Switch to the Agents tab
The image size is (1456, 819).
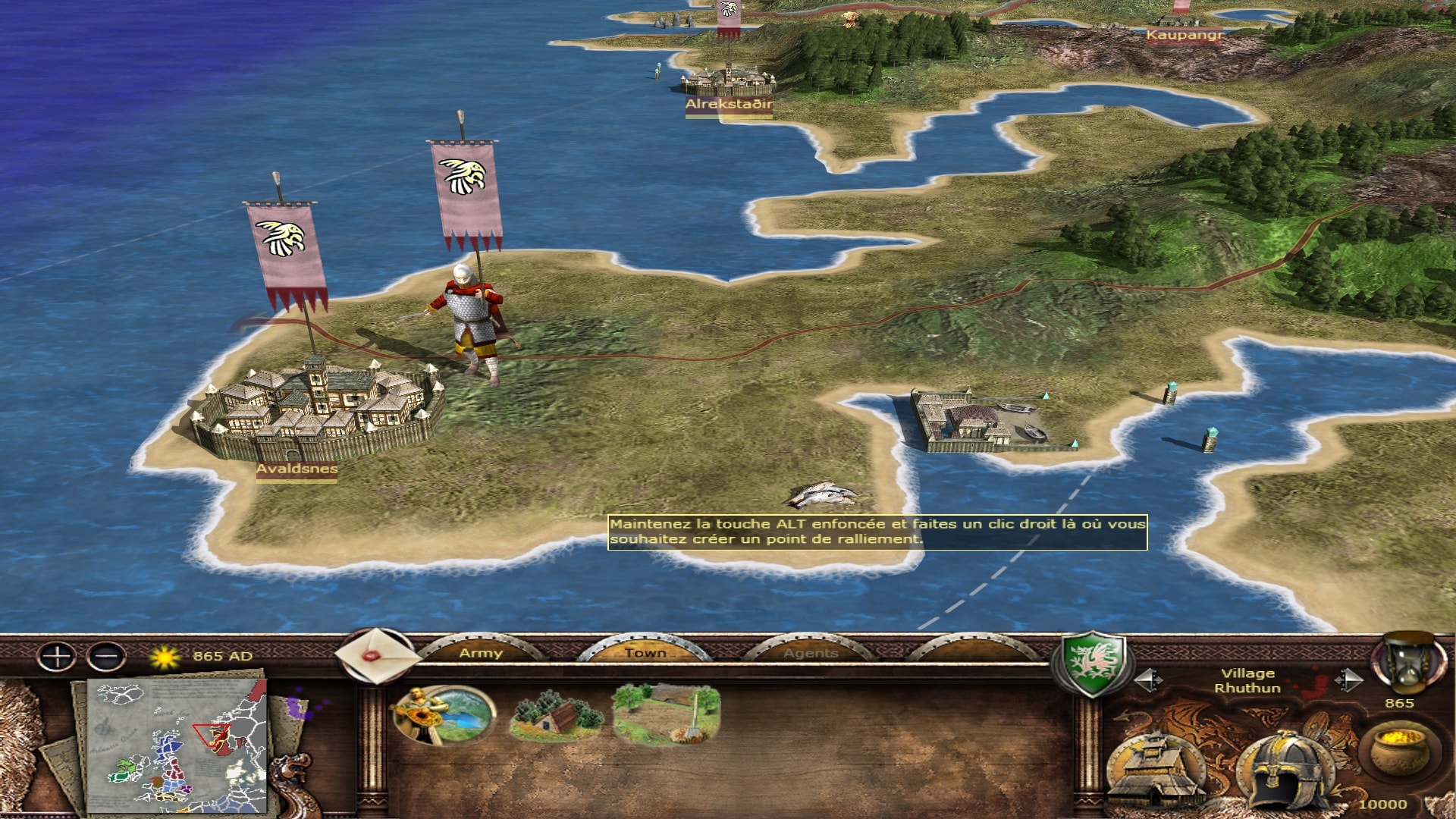[811, 653]
